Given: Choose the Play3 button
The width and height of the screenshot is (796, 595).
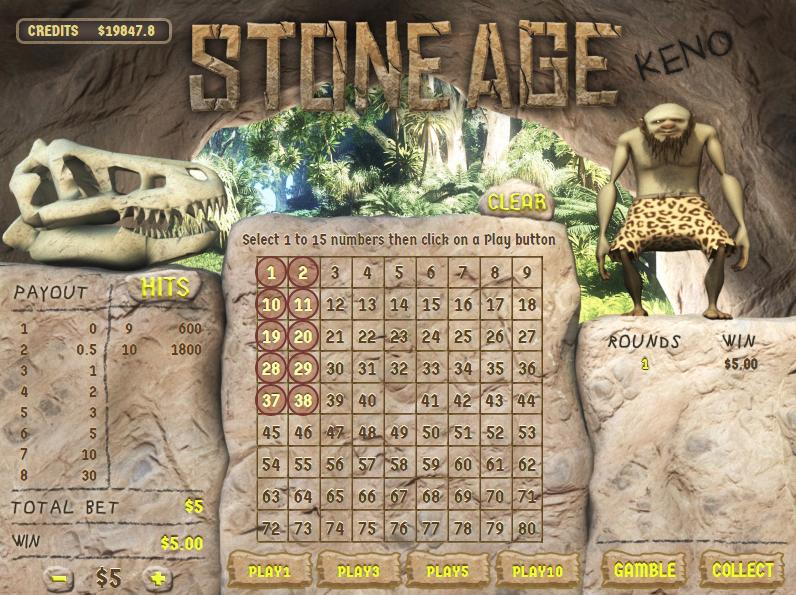Looking at the screenshot, I should (x=356, y=571).
